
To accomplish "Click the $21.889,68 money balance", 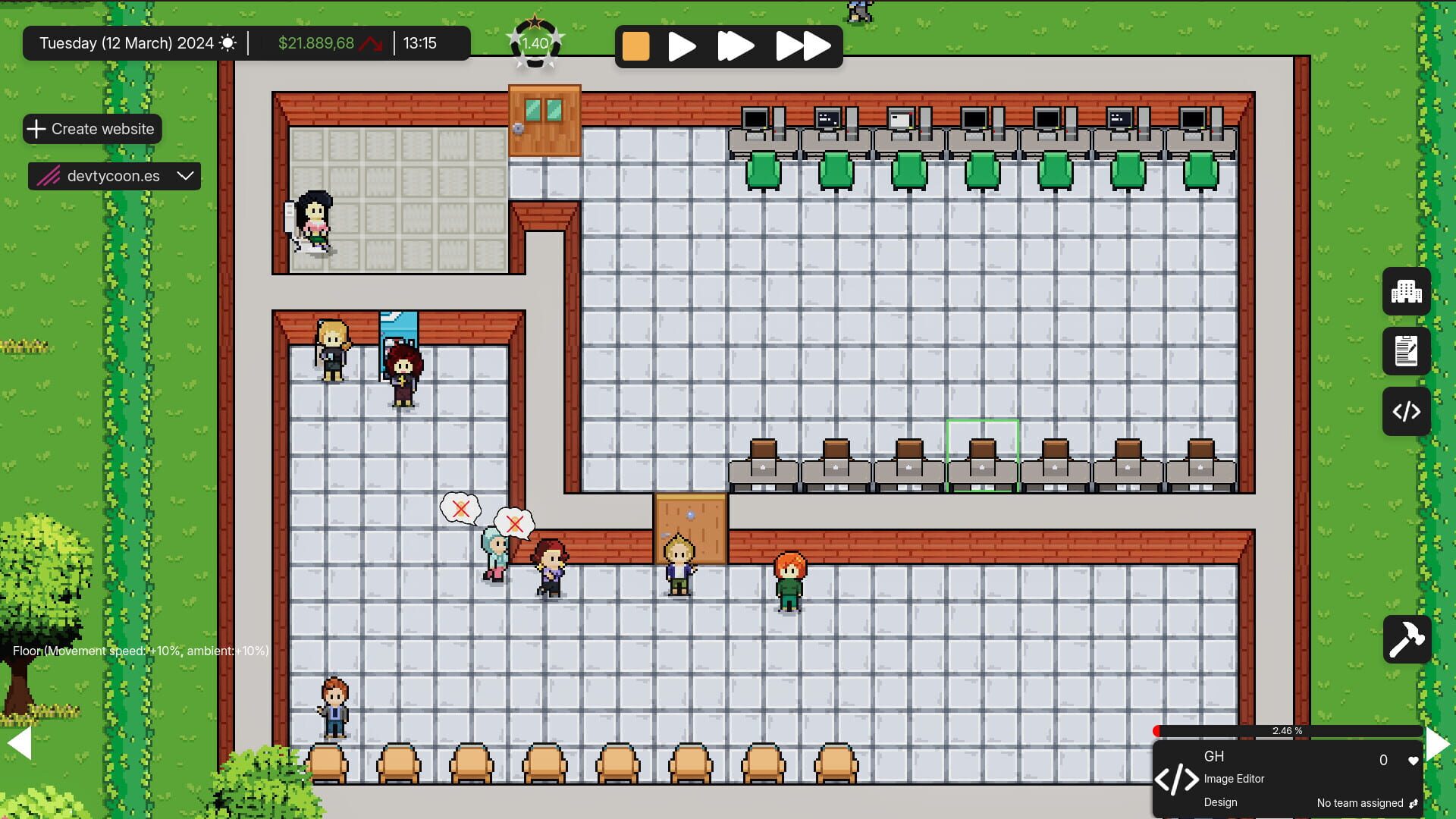I will [318, 43].
